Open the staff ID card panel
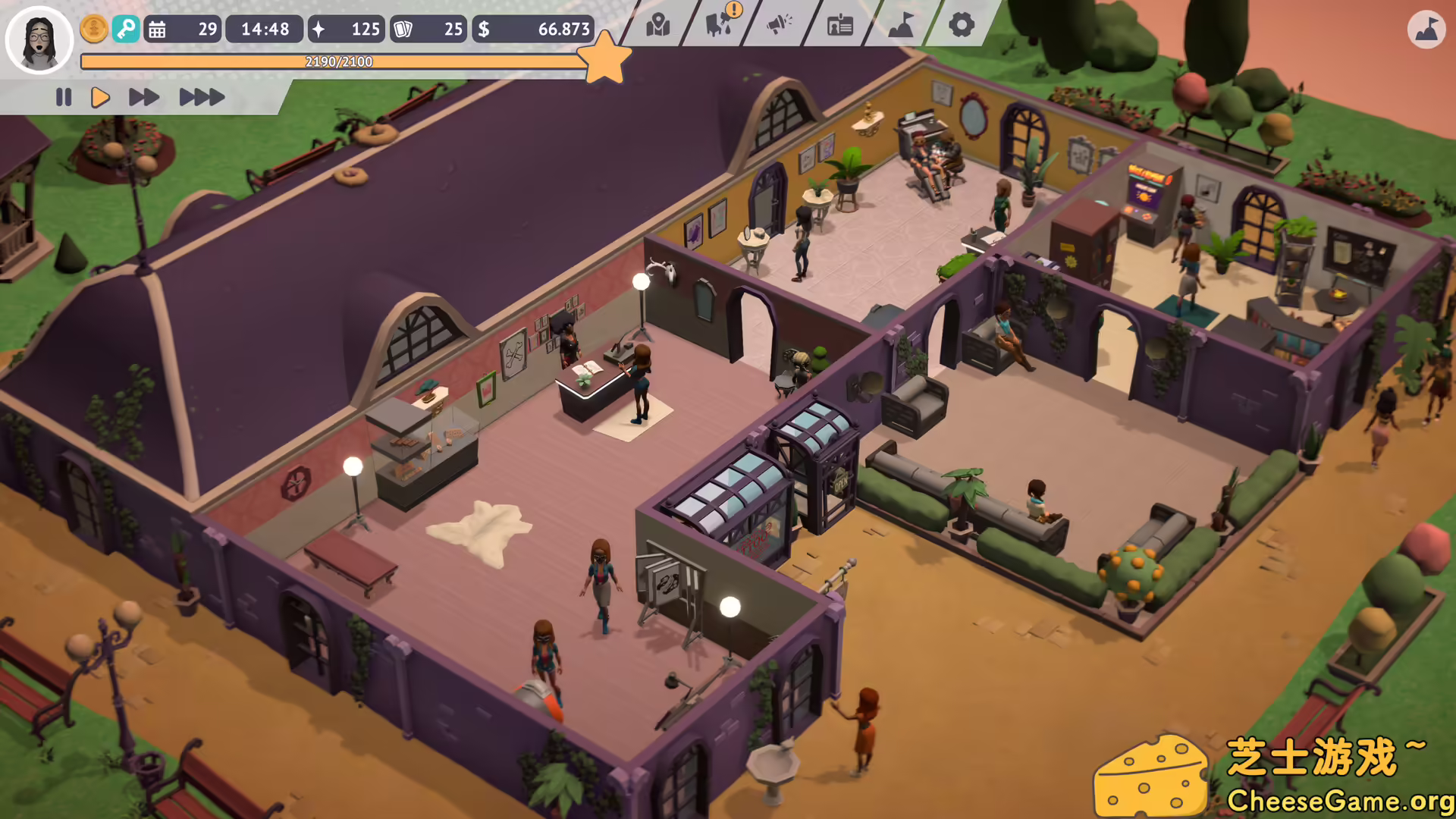Viewport: 1456px width, 819px height. click(838, 26)
